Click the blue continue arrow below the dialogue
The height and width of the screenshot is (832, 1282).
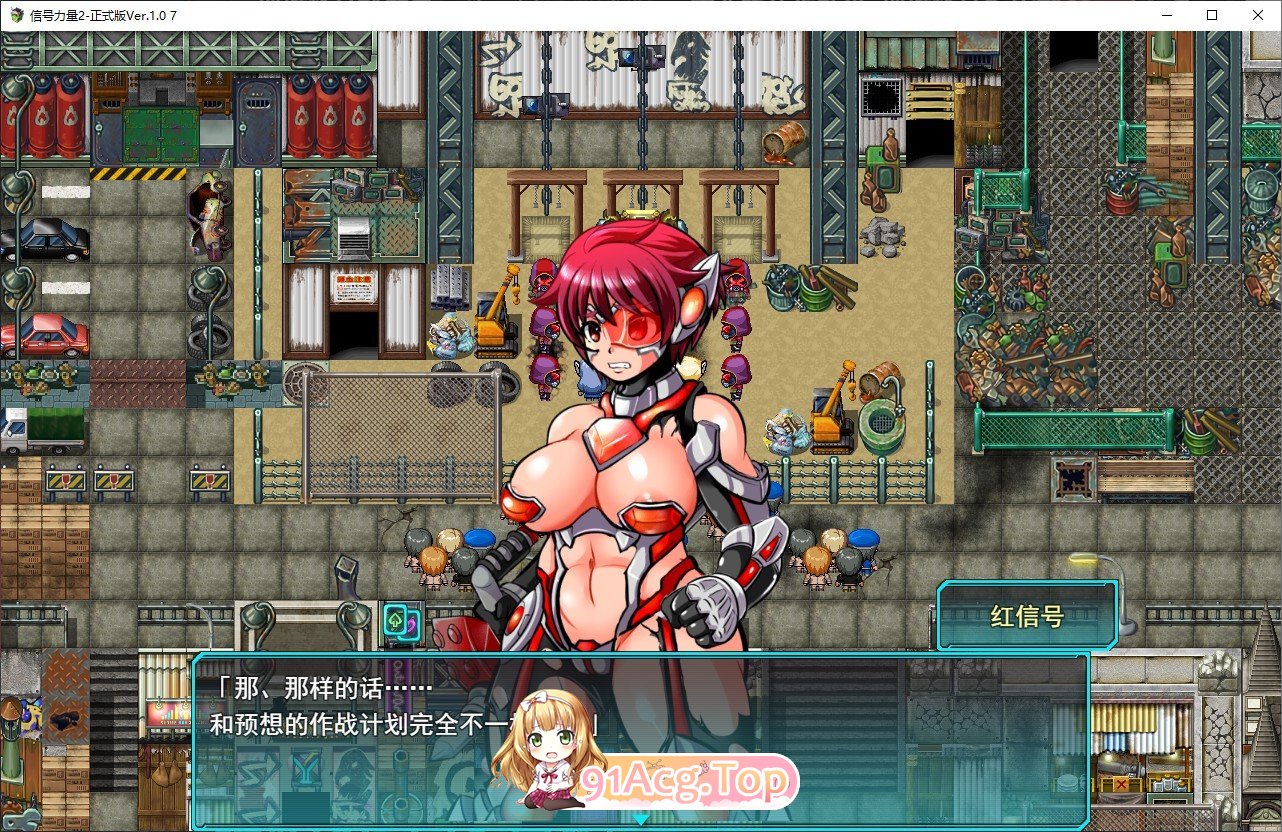click(640, 822)
